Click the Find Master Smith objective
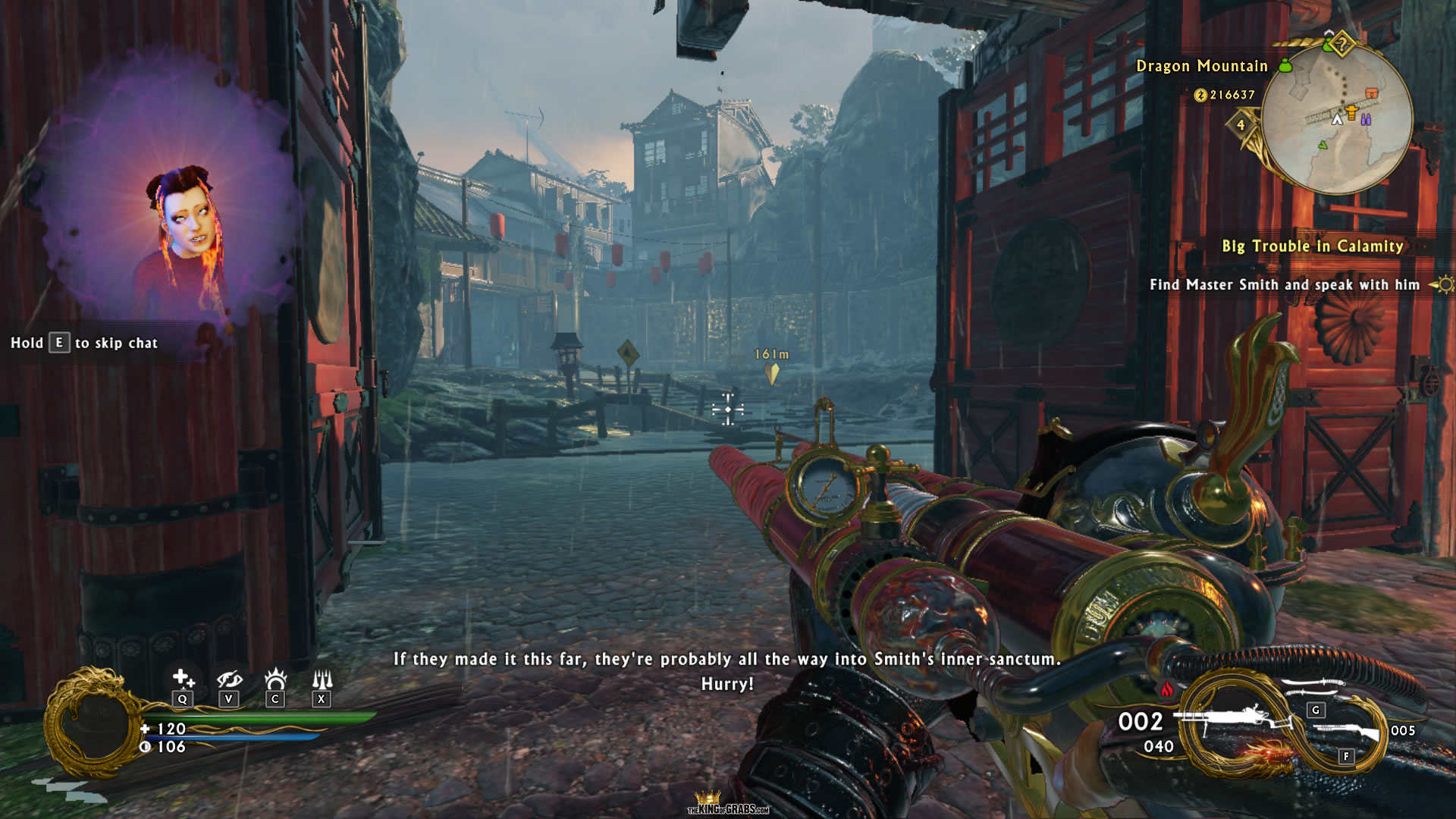 [x=1284, y=285]
